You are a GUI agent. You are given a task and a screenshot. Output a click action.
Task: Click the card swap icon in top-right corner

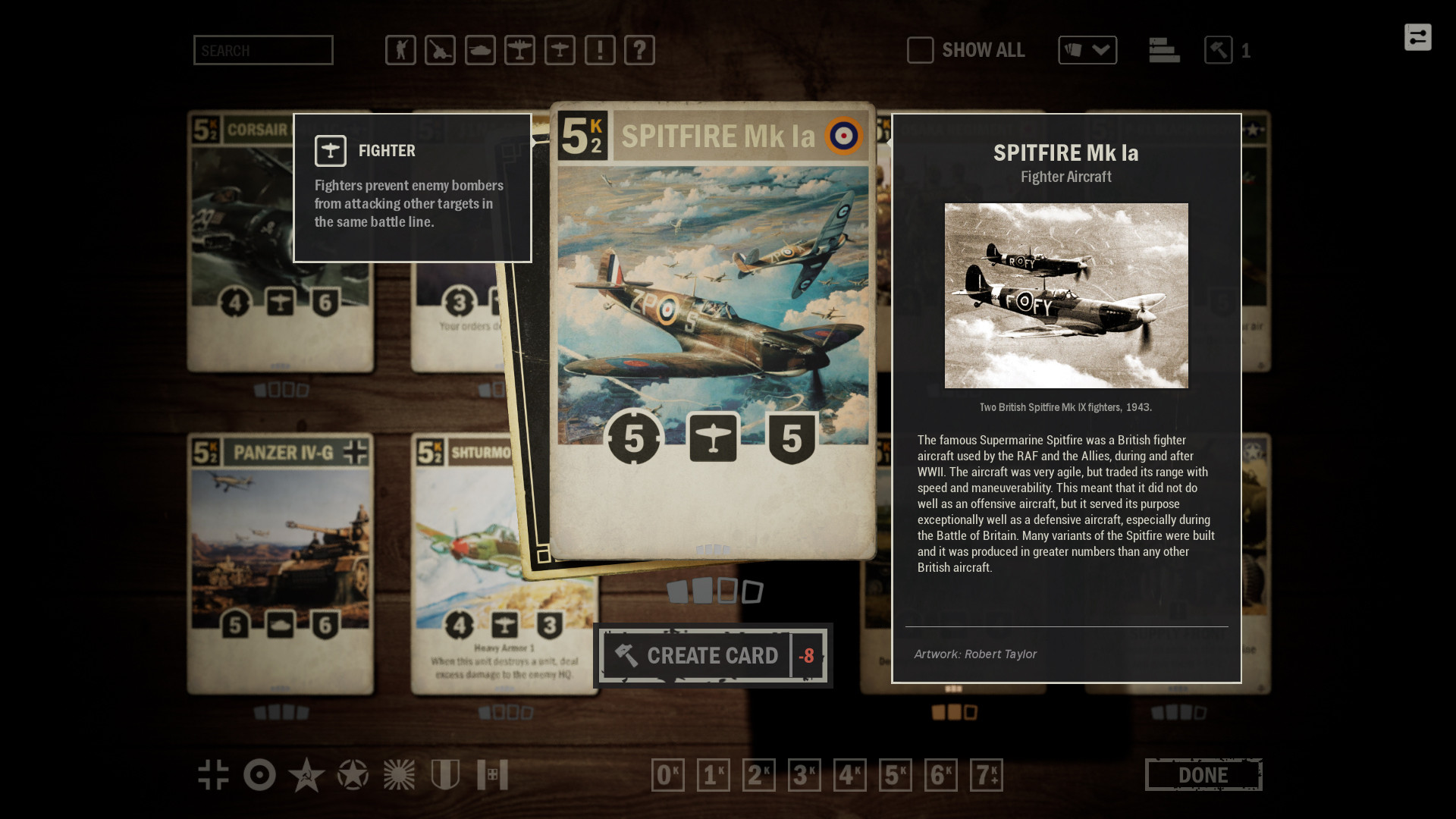click(x=1418, y=36)
